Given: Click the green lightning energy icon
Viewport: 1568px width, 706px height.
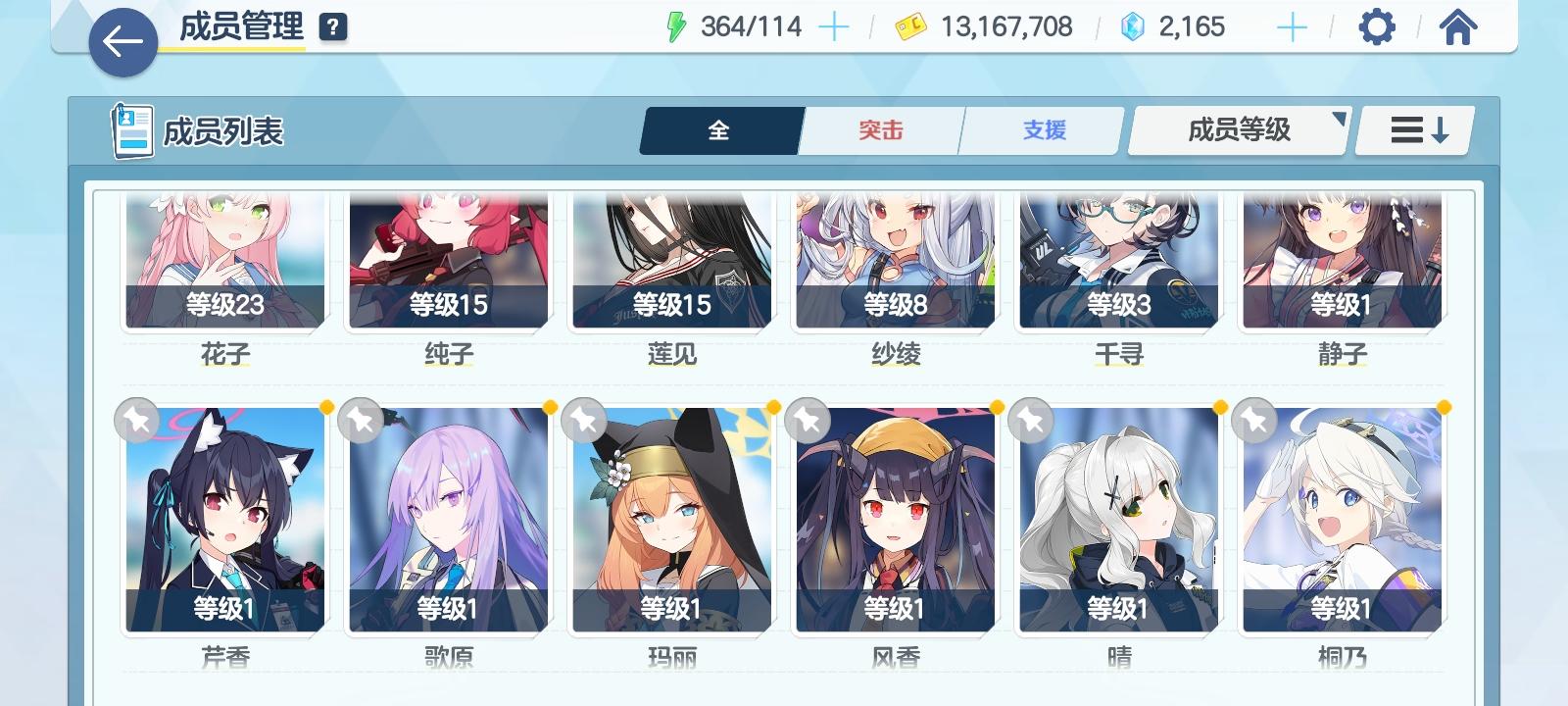Looking at the screenshot, I should (676, 26).
